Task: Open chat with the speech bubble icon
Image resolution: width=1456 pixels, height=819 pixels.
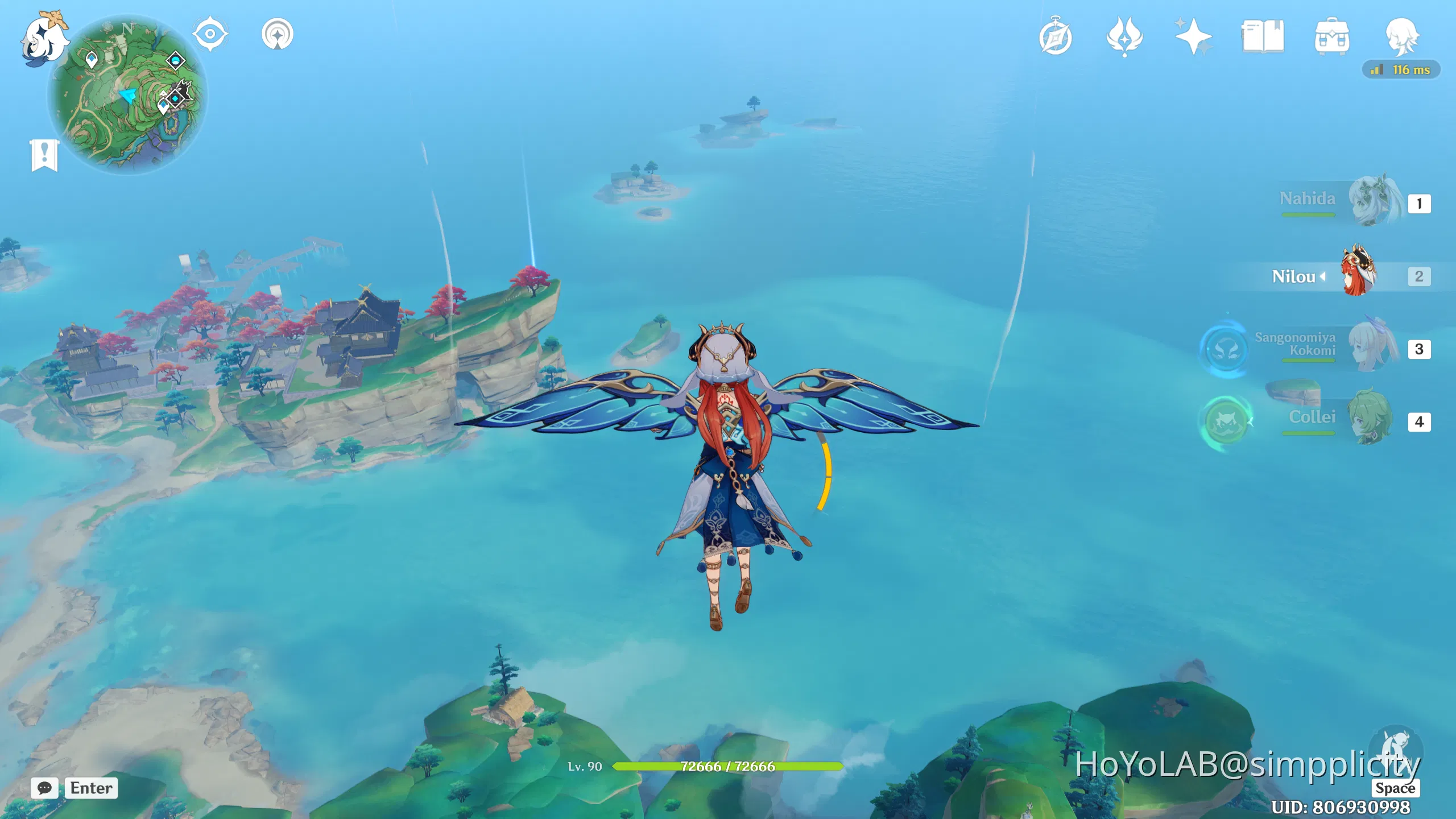Action: [44, 788]
